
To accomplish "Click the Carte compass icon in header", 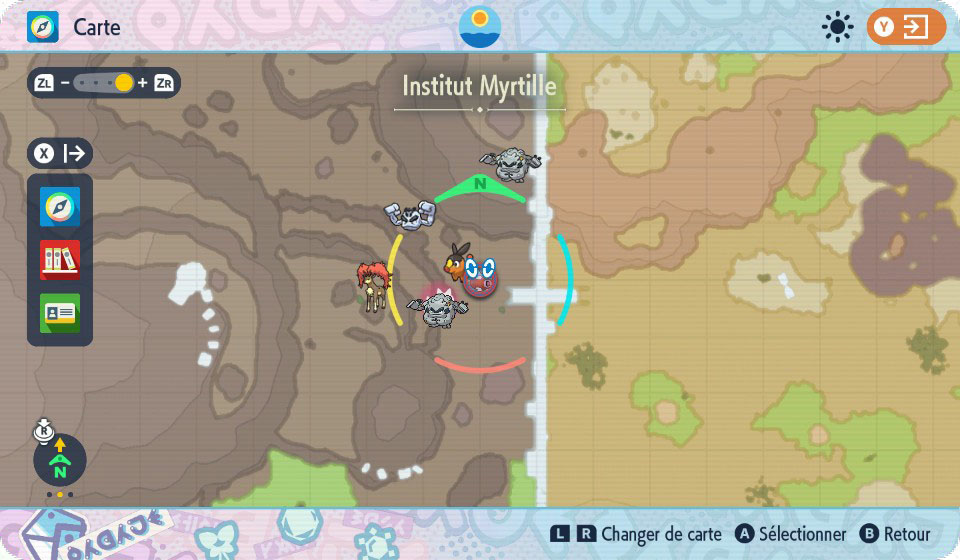I will [43, 27].
